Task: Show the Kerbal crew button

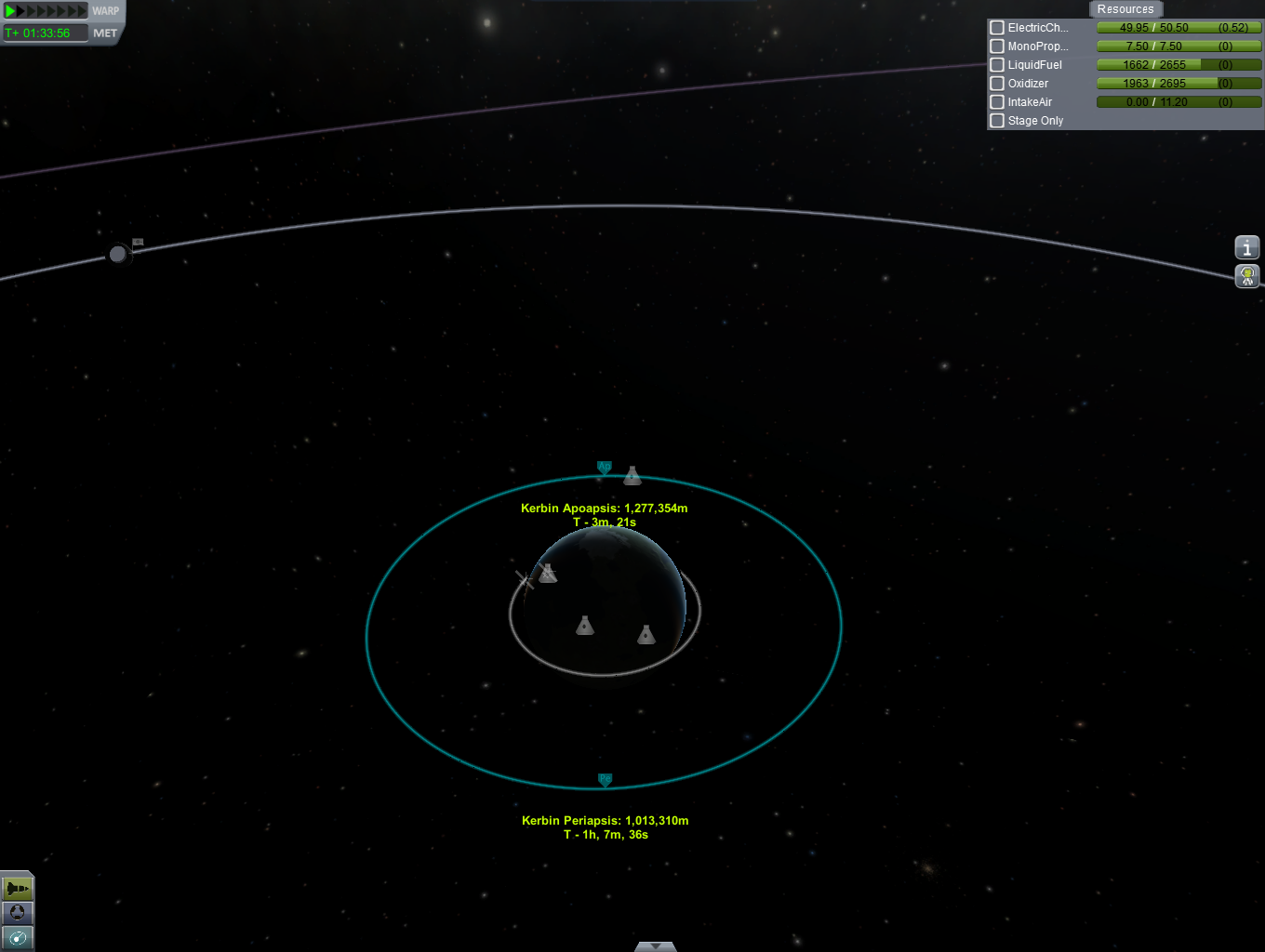Action: pos(1246,275)
